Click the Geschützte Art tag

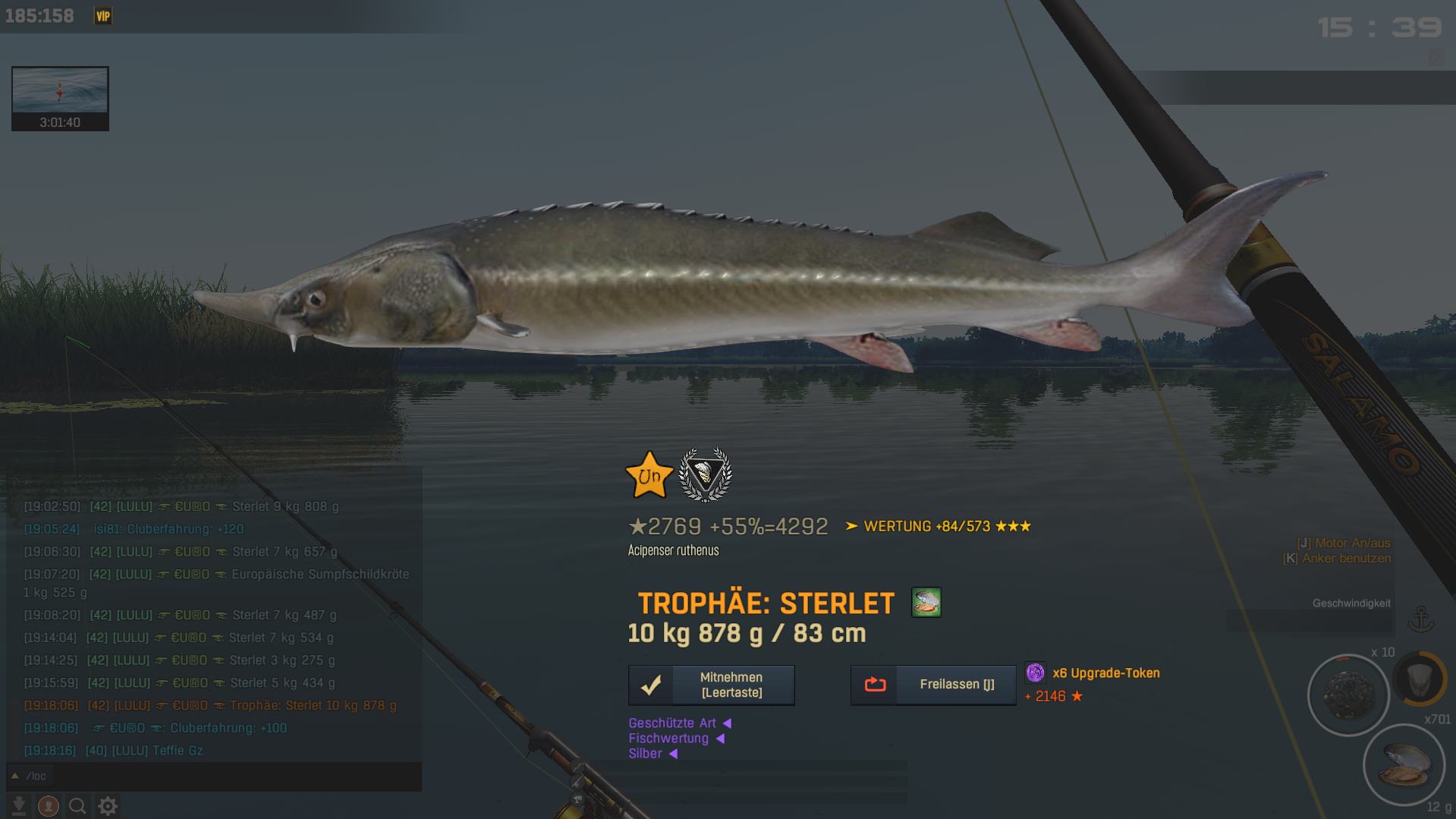pos(672,723)
